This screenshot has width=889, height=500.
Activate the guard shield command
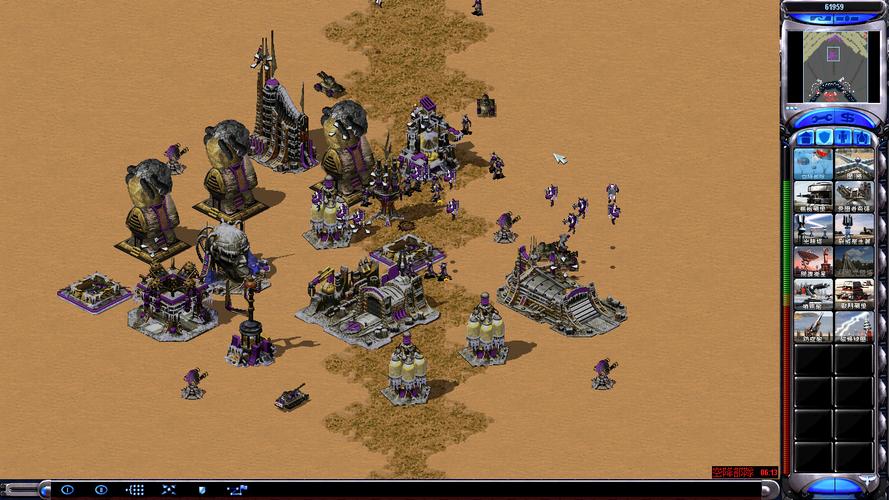(x=202, y=490)
